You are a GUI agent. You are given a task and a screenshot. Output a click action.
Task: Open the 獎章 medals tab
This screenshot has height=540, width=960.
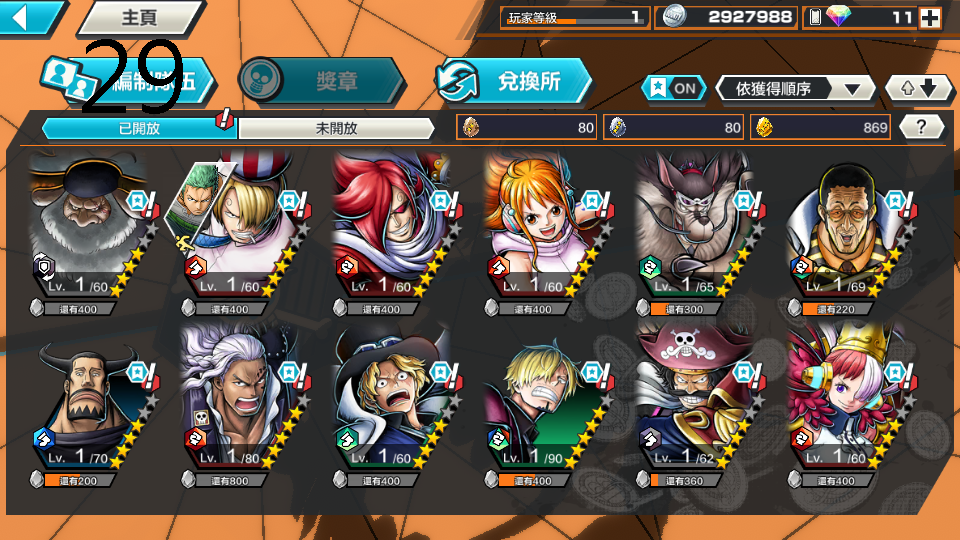tap(322, 81)
